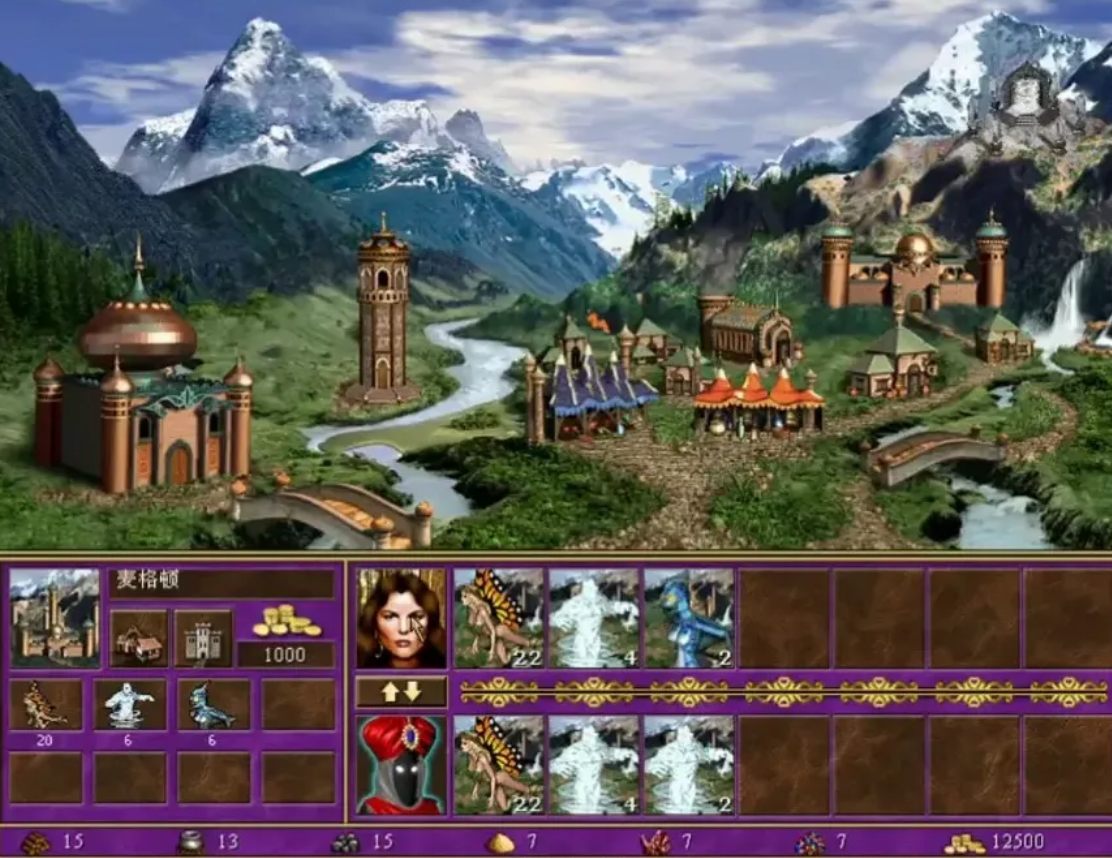The width and height of the screenshot is (1112, 858).
Task: Swap armies with the up-down arrows button
Action: pyautogui.click(x=401, y=691)
